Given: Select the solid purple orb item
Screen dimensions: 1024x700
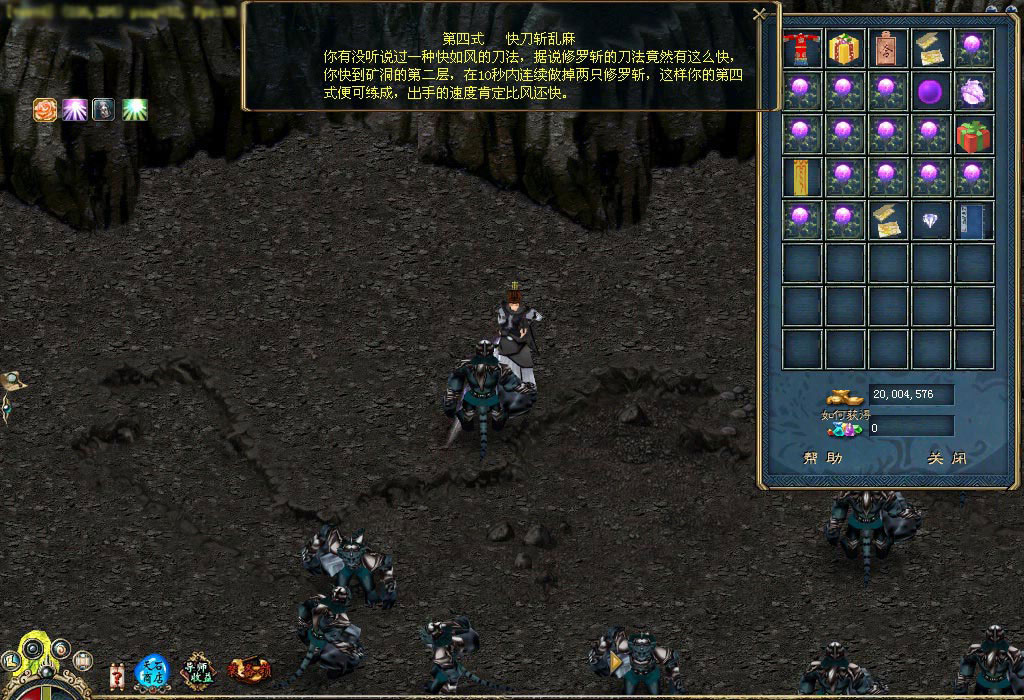Looking at the screenshot, I should (931, 91).
